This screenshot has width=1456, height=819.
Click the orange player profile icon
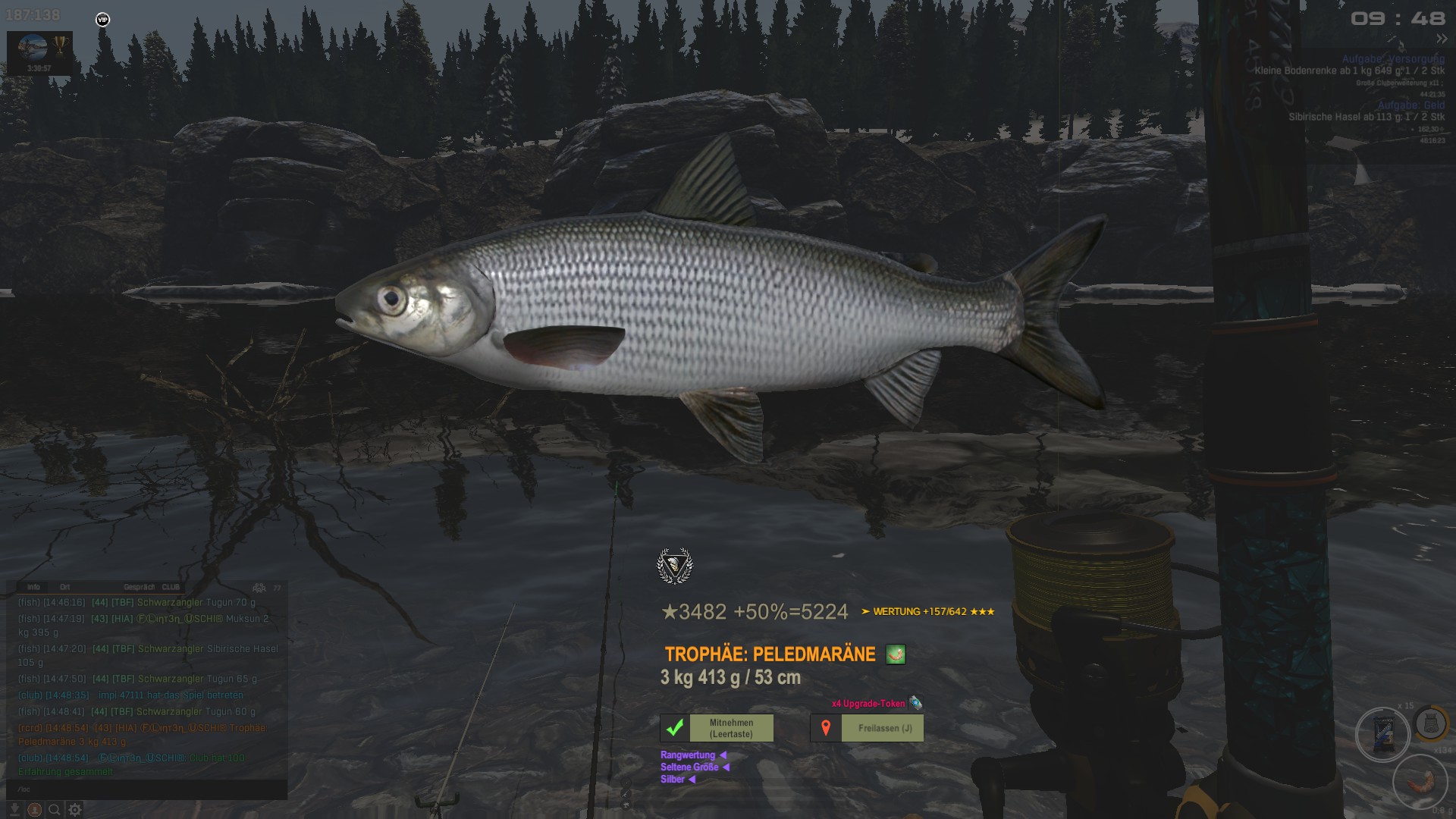[x=35, y=810]
